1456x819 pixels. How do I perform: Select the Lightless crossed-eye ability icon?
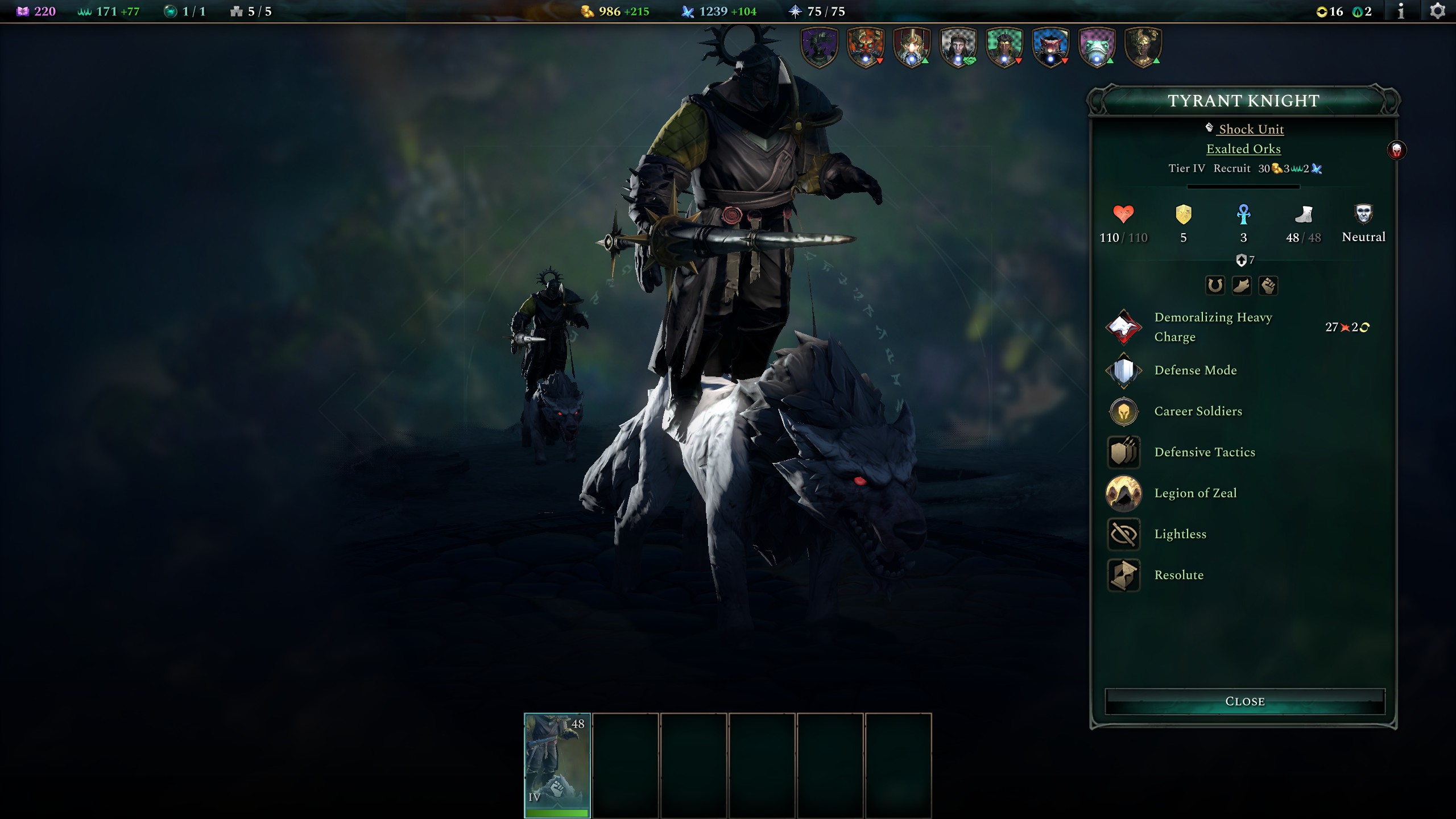coord(1124,533)
